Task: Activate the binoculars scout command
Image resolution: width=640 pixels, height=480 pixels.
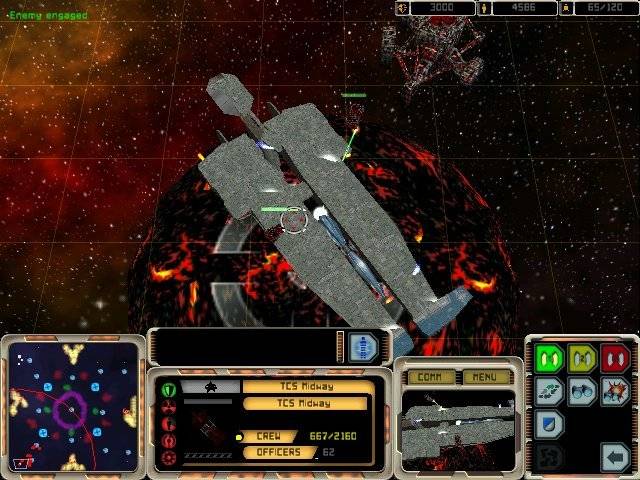Action: pos(582,391)
